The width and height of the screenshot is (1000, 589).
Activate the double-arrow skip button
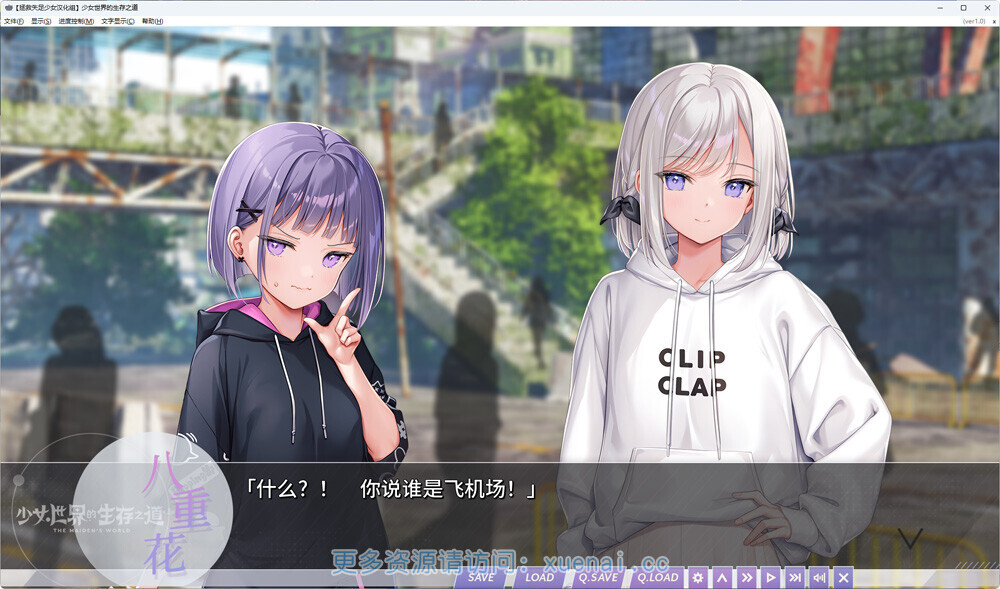[746, 577]
